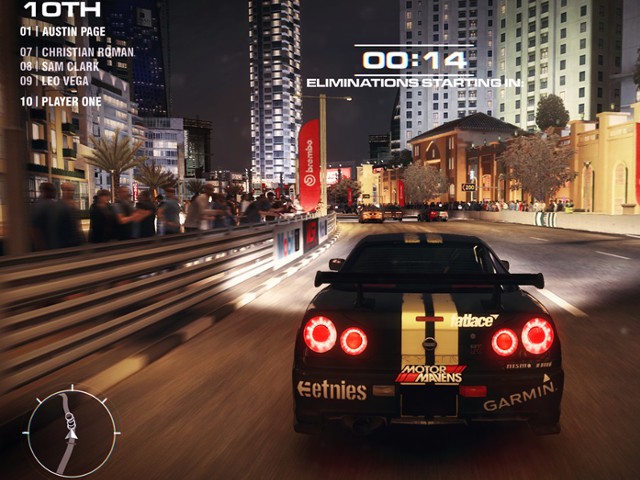Click the circular track minimap
Screen dimensions: 640x480
(71, 432)
